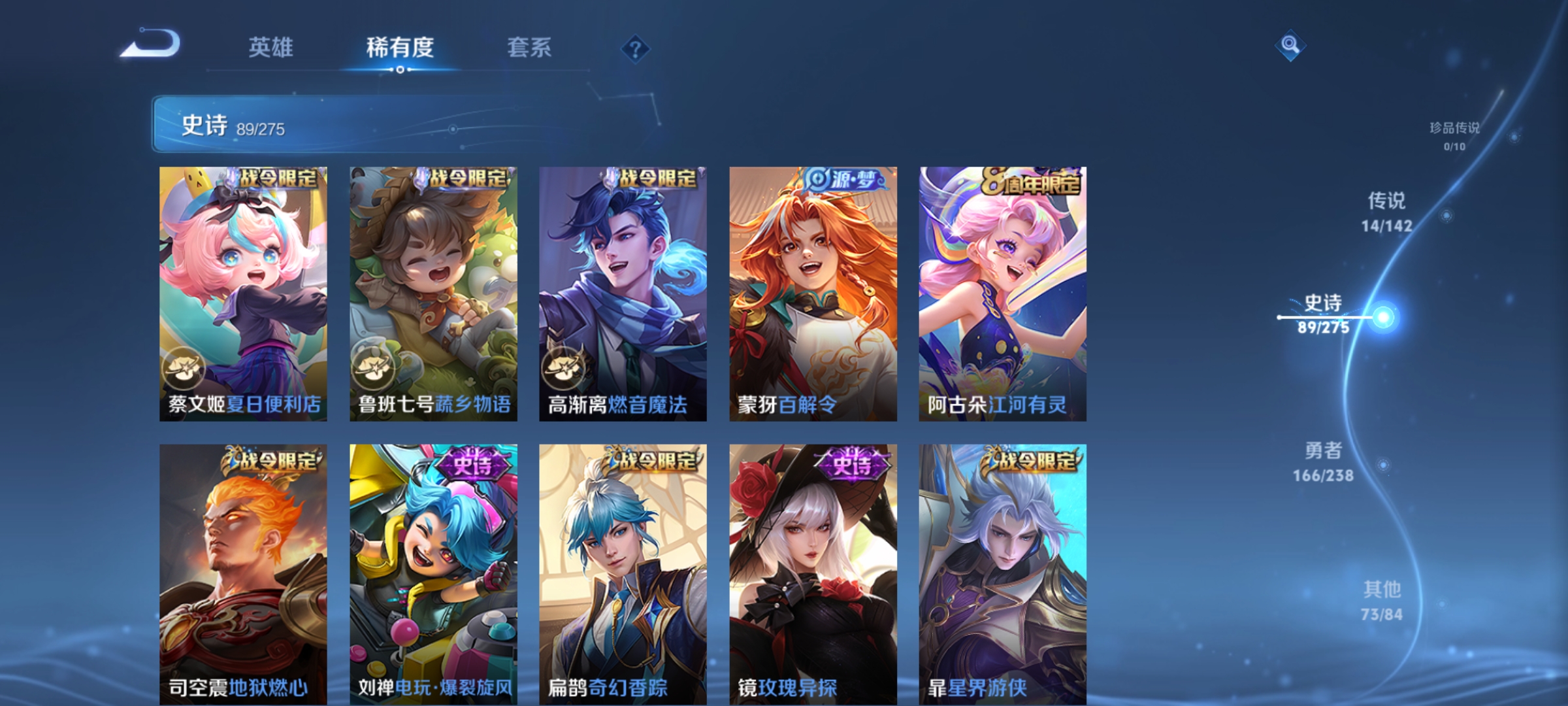This screenshot has width=1568, height=706.
Task: Switch to the 套系 tab
Action: tap(531, 47)
